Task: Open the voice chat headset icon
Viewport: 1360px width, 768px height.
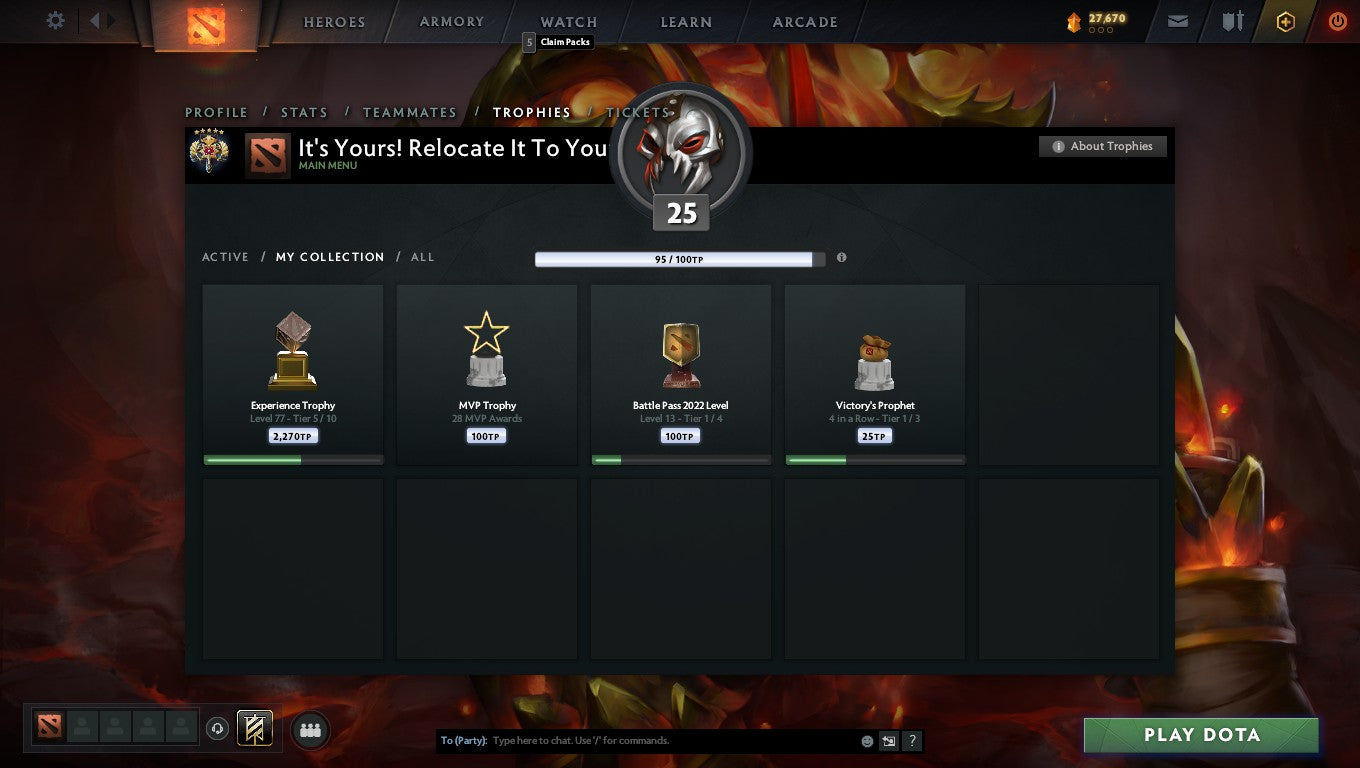Action: tap(218, 729)
